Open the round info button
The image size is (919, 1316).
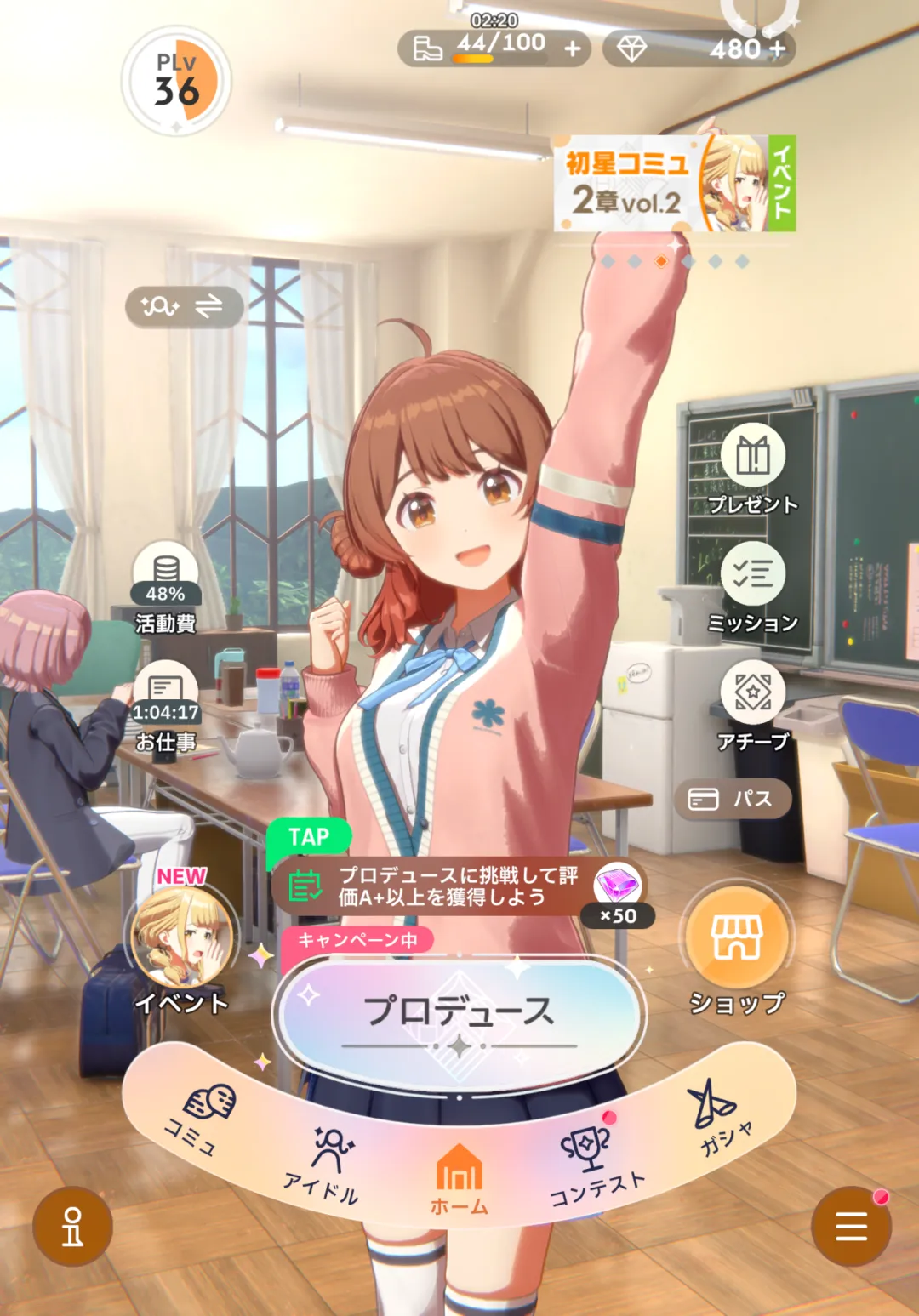click(72, 1226)
